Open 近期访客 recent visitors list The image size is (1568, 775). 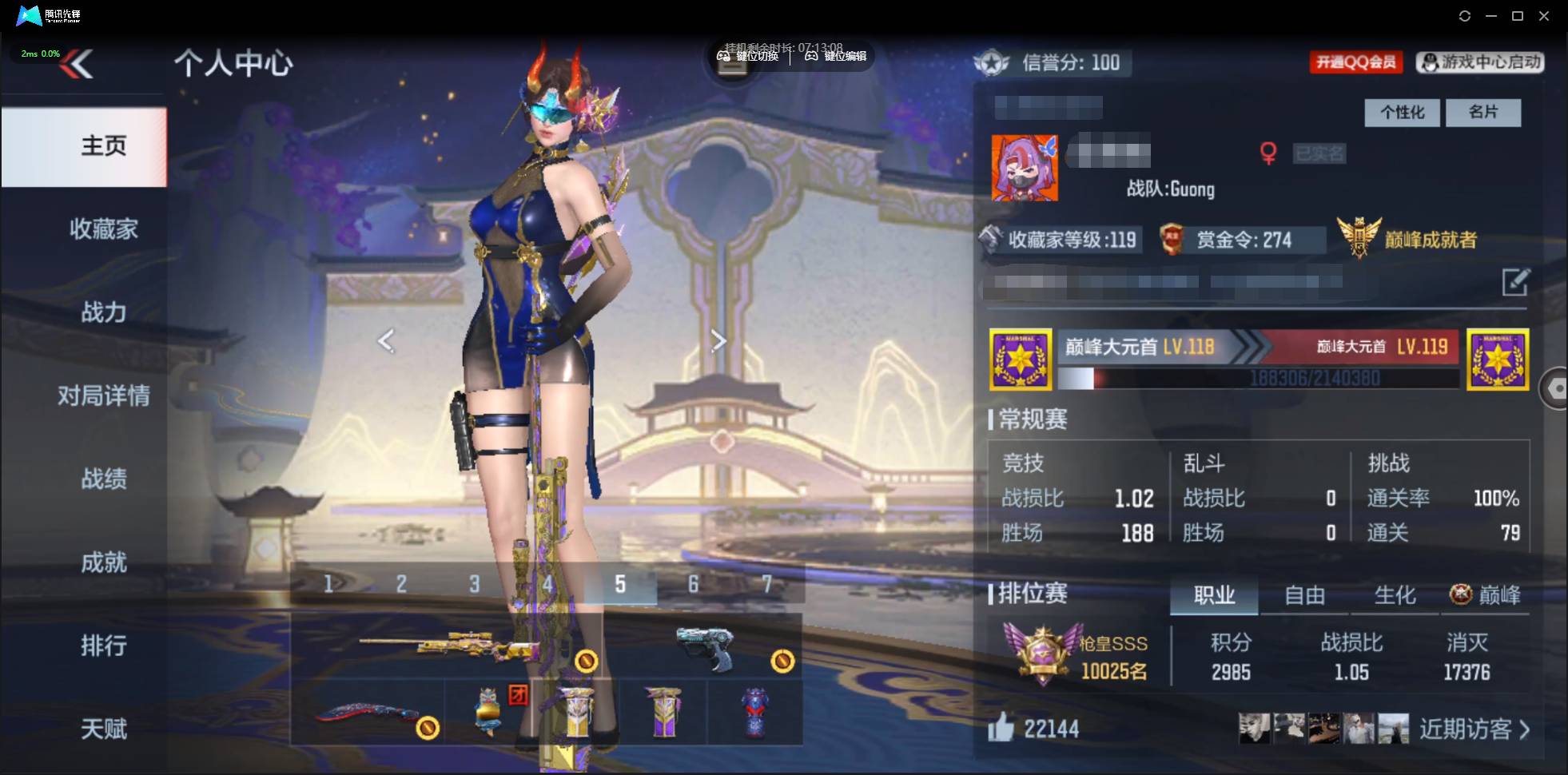(1474, 729)
